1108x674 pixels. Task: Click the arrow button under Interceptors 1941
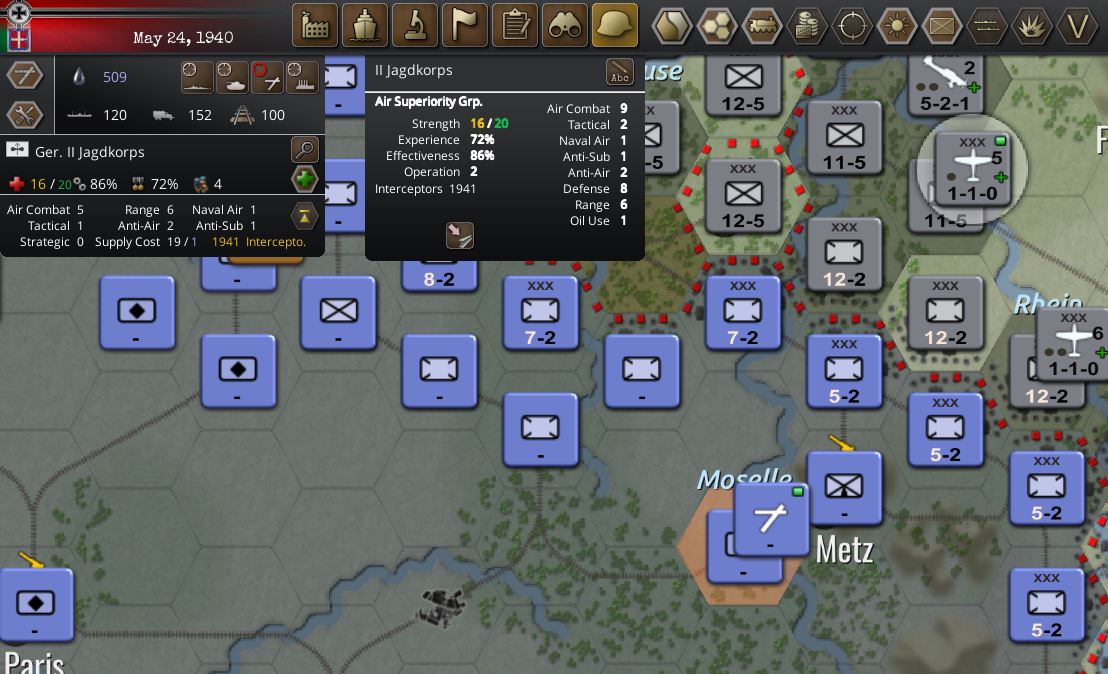coord(459,235)
